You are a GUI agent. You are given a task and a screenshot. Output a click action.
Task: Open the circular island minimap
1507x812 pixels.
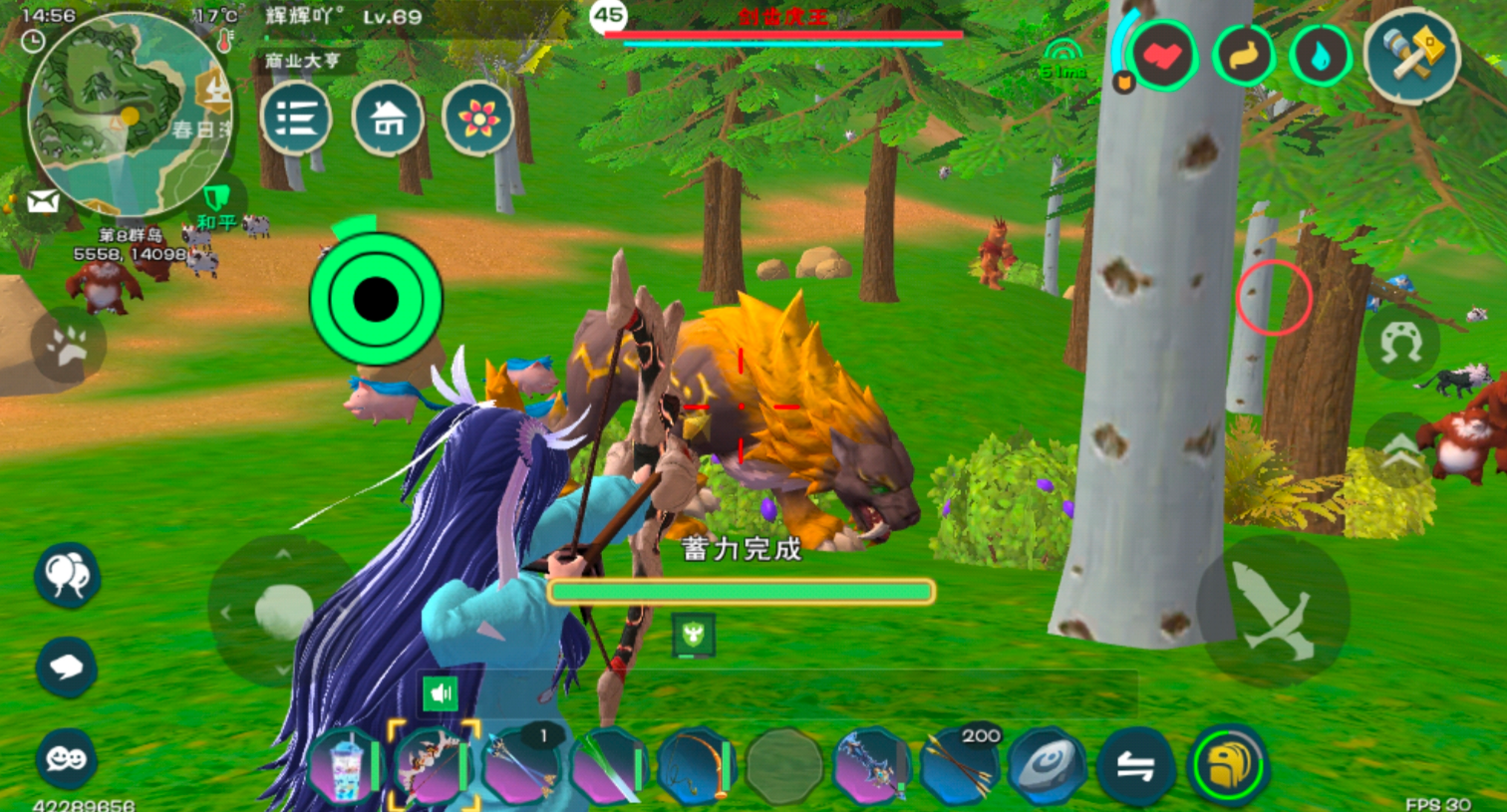[128, 115]
